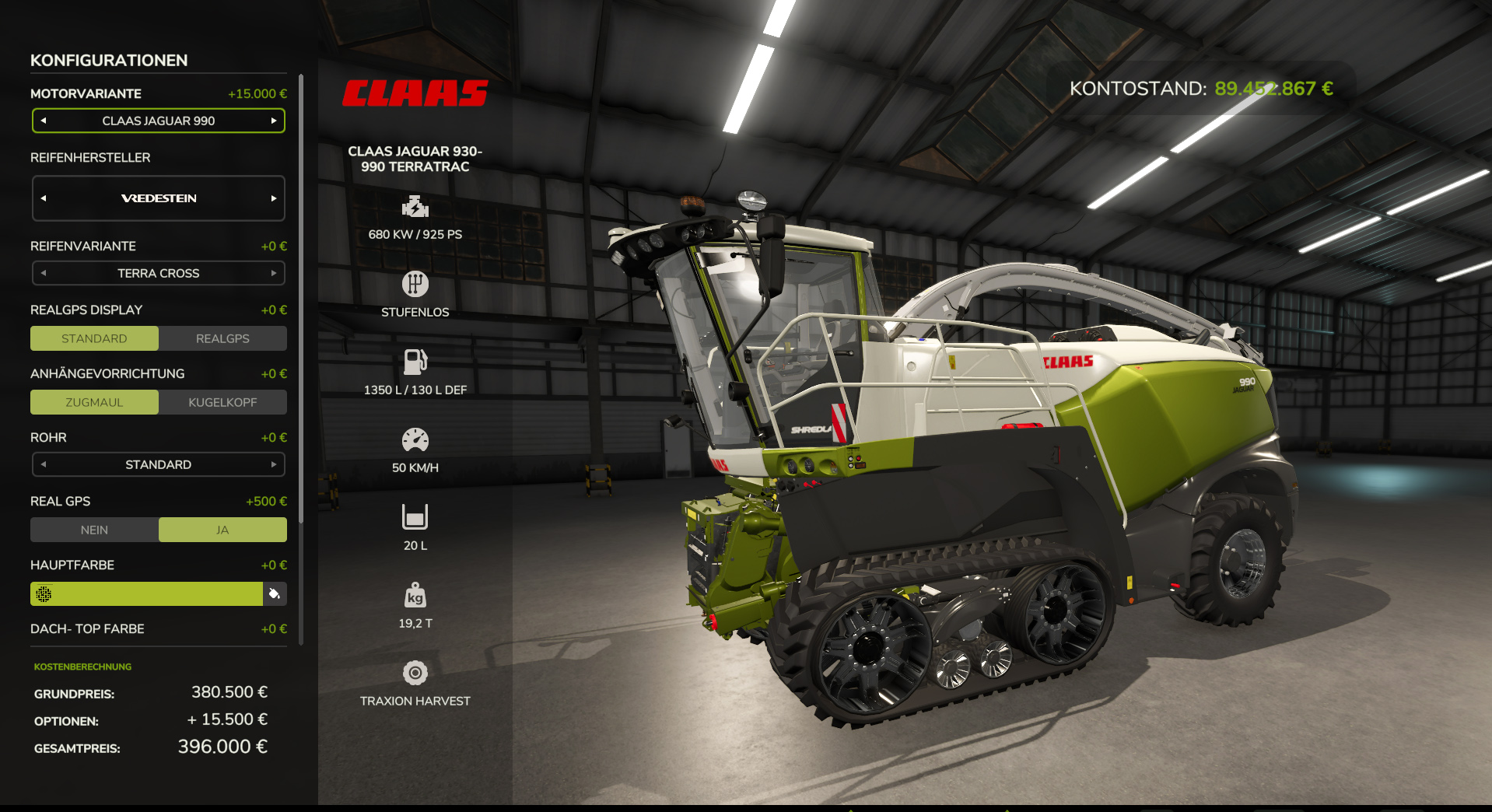Set Real GPS to Ja

tap(222, 530)
